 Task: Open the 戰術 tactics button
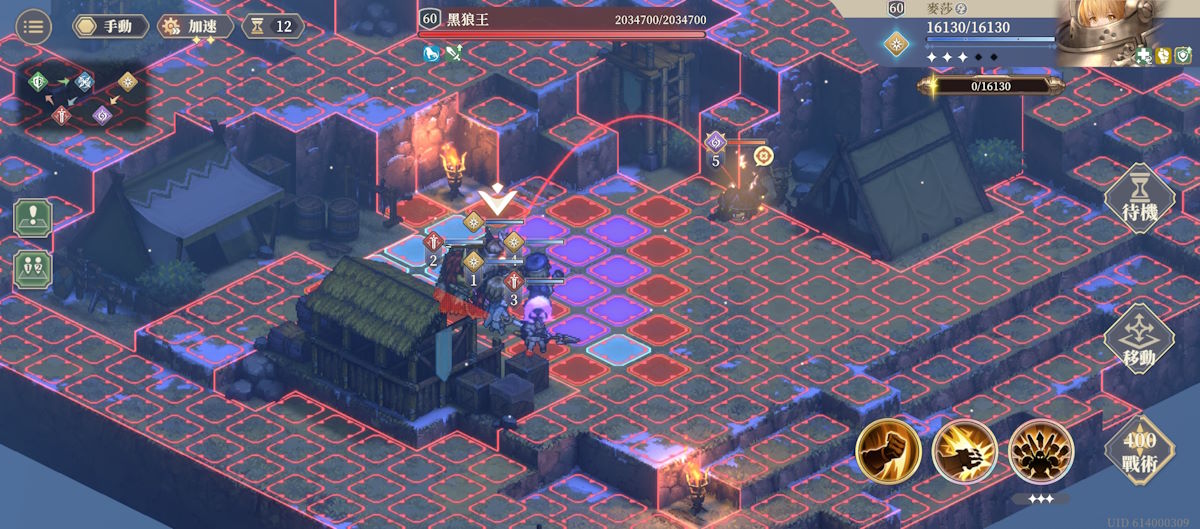(1138, 450)
